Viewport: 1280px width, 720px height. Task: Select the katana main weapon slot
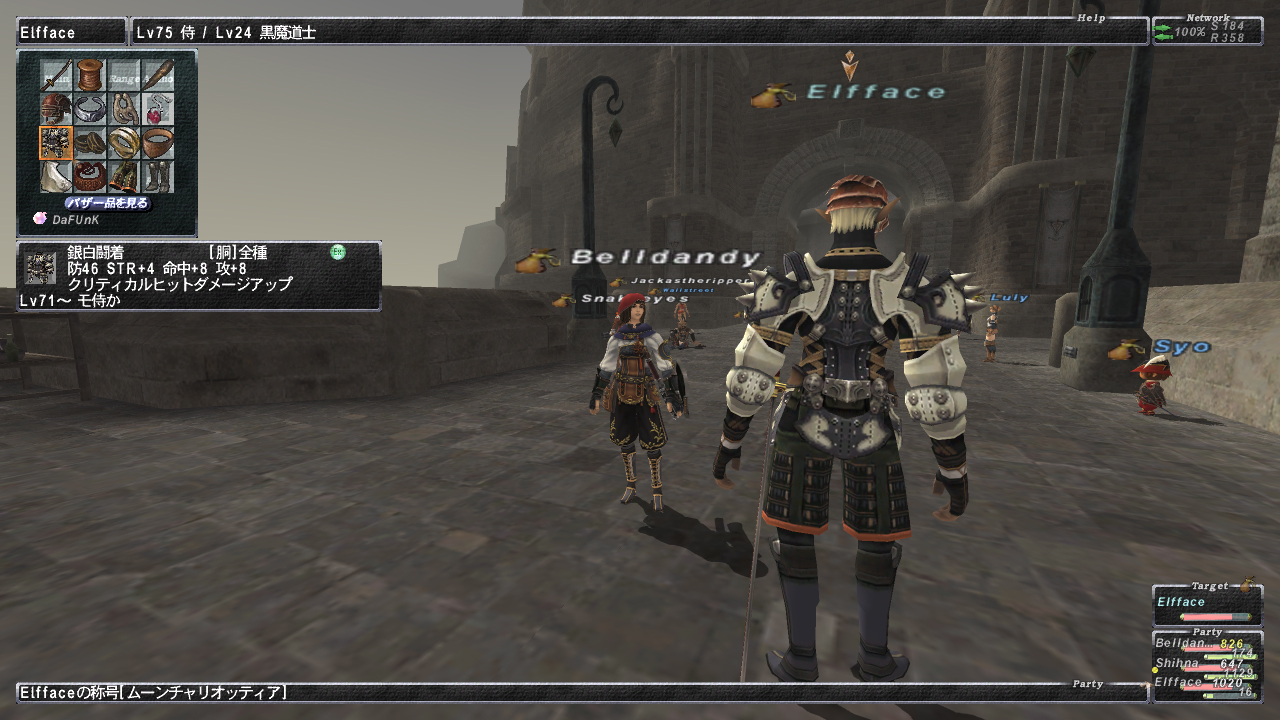pyautogui.click(x=56, y=75)
